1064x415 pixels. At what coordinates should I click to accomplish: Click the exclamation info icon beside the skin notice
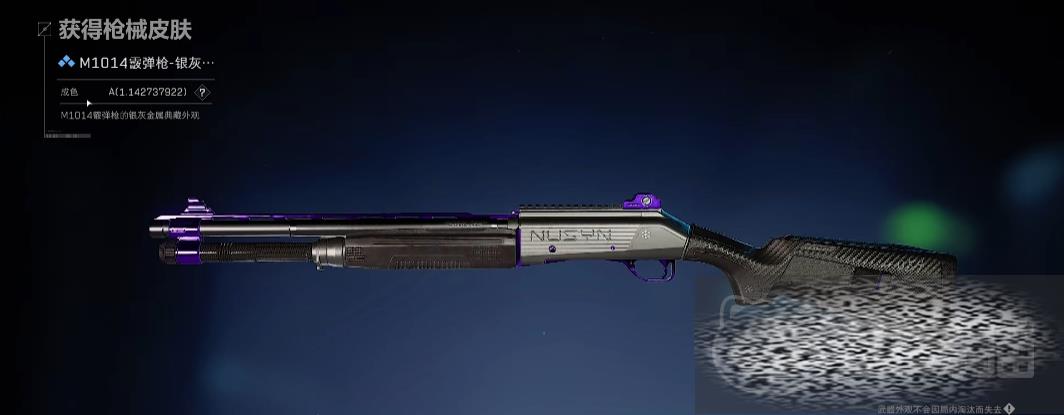pos(1009,409)
